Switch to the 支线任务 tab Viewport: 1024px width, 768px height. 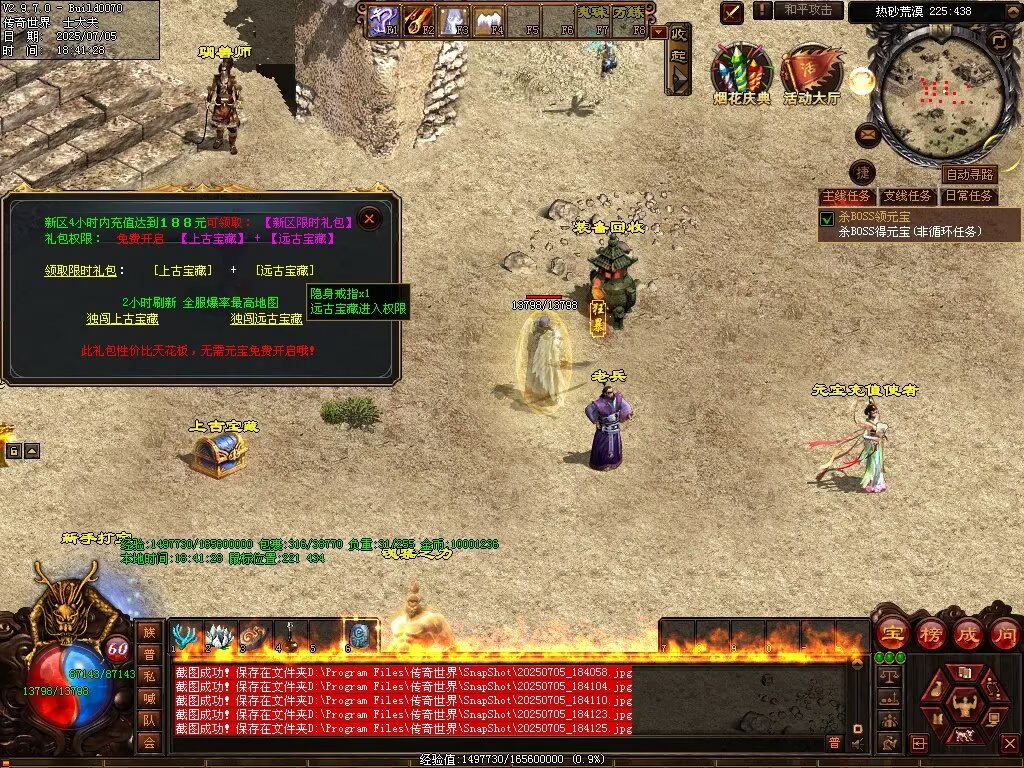907,196
